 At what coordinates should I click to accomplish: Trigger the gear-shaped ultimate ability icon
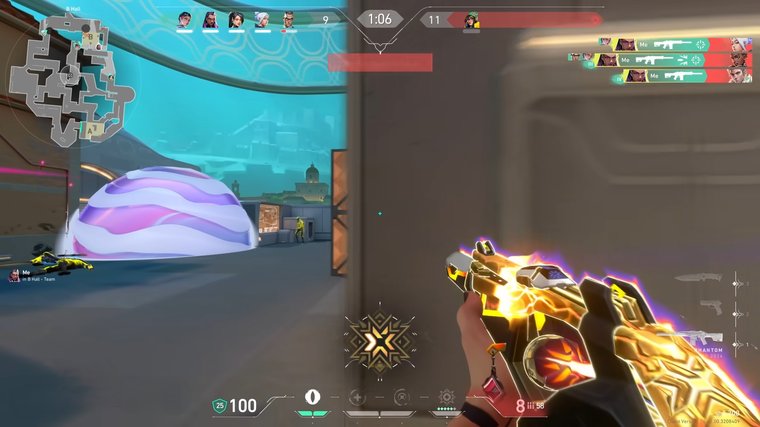coord(446,396)
